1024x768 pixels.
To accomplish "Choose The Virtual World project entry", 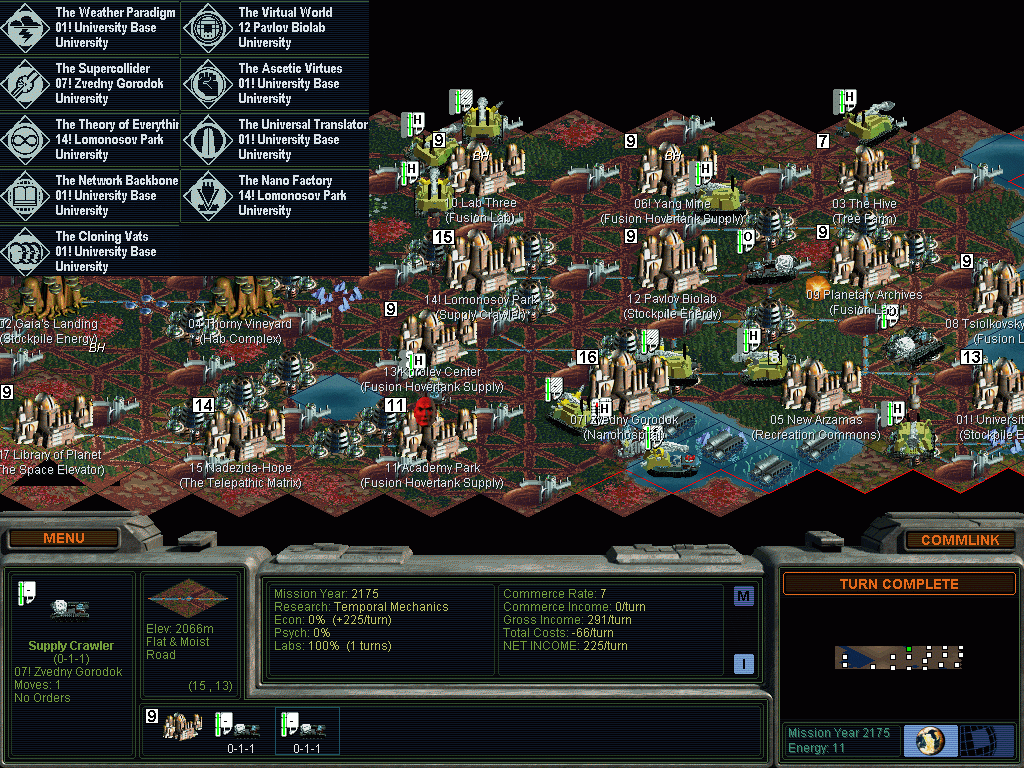I will [x=275, y=28].
